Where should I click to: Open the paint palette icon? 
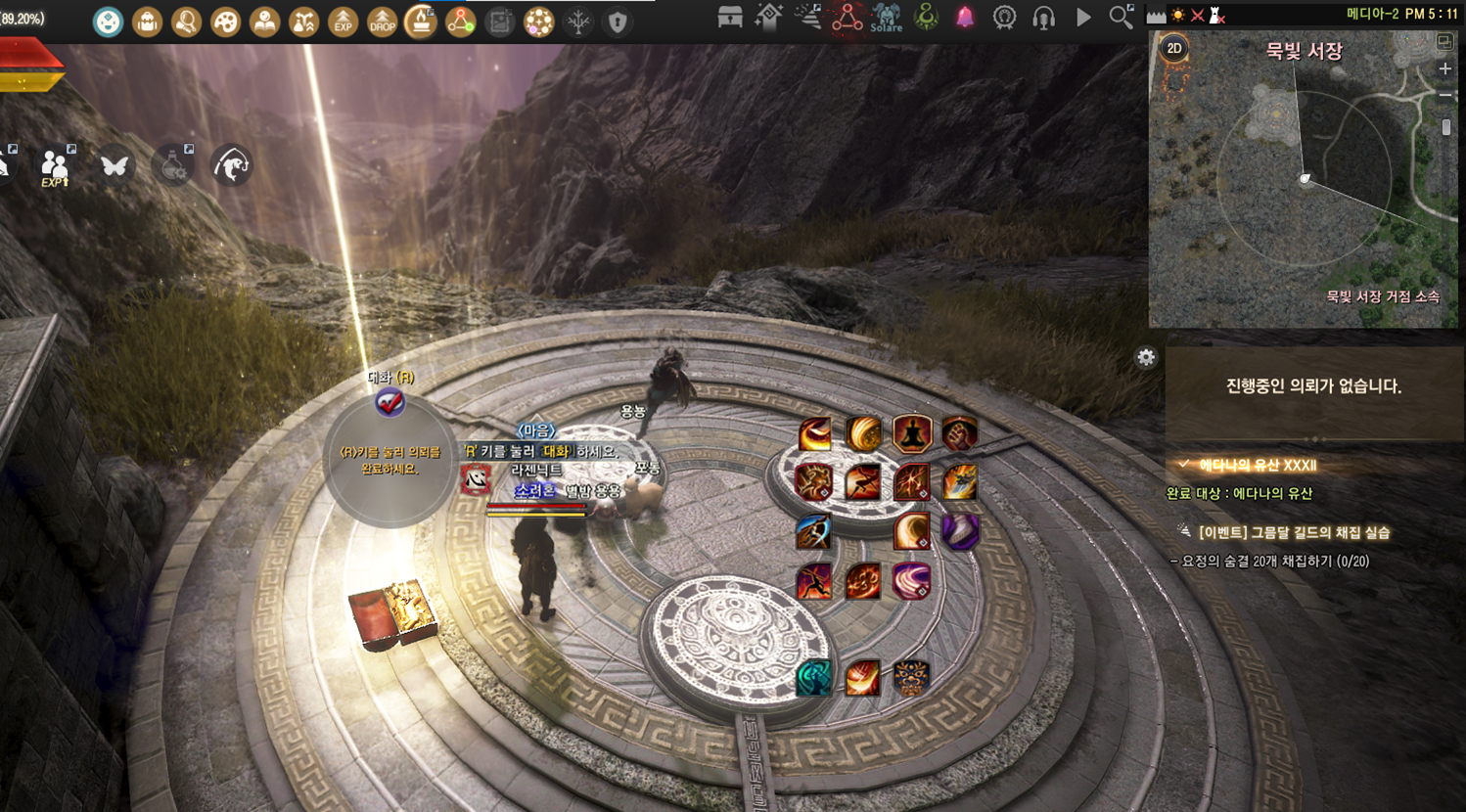(225, 22)
